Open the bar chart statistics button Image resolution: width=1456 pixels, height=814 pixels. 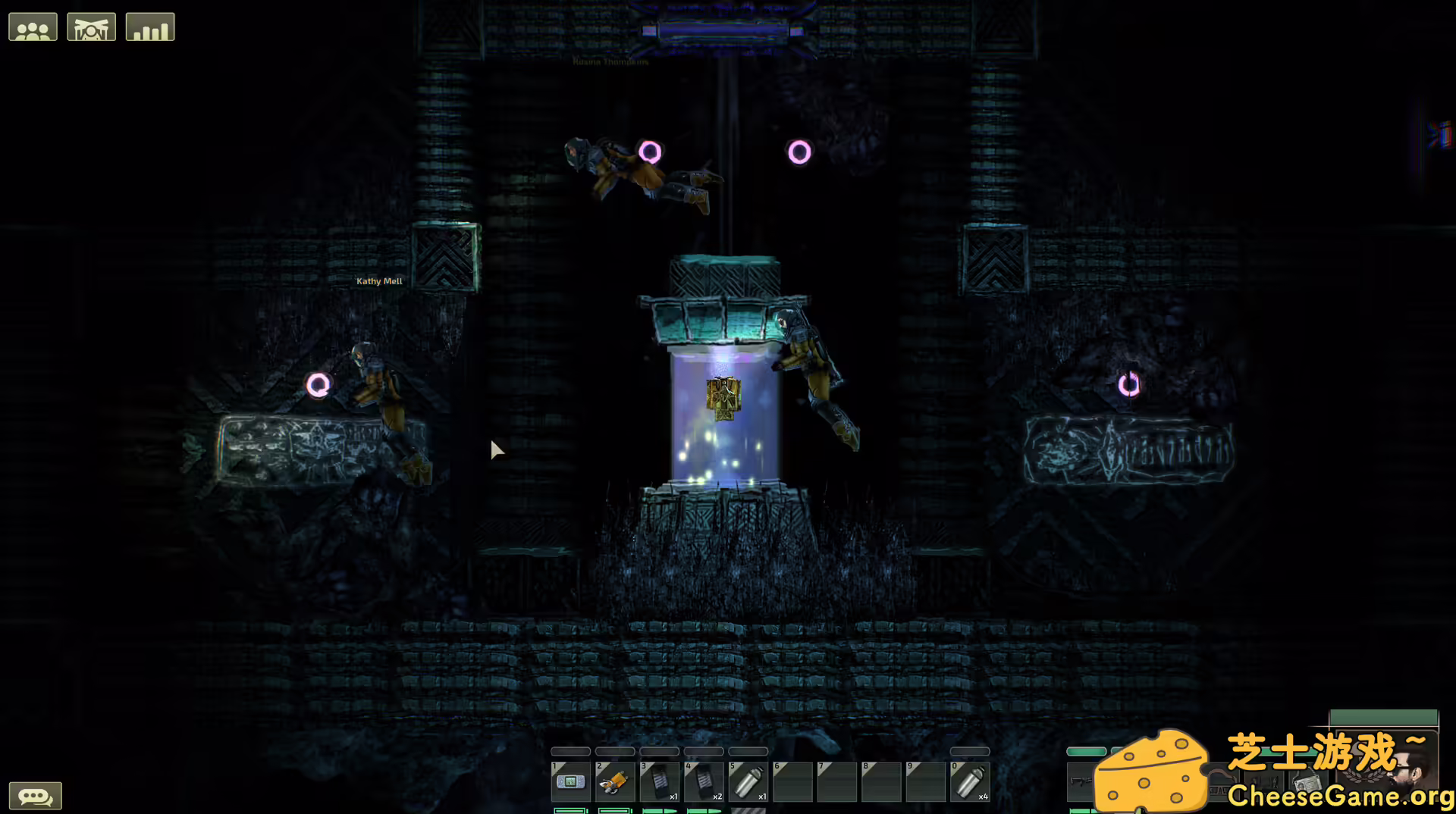point(150,27)
